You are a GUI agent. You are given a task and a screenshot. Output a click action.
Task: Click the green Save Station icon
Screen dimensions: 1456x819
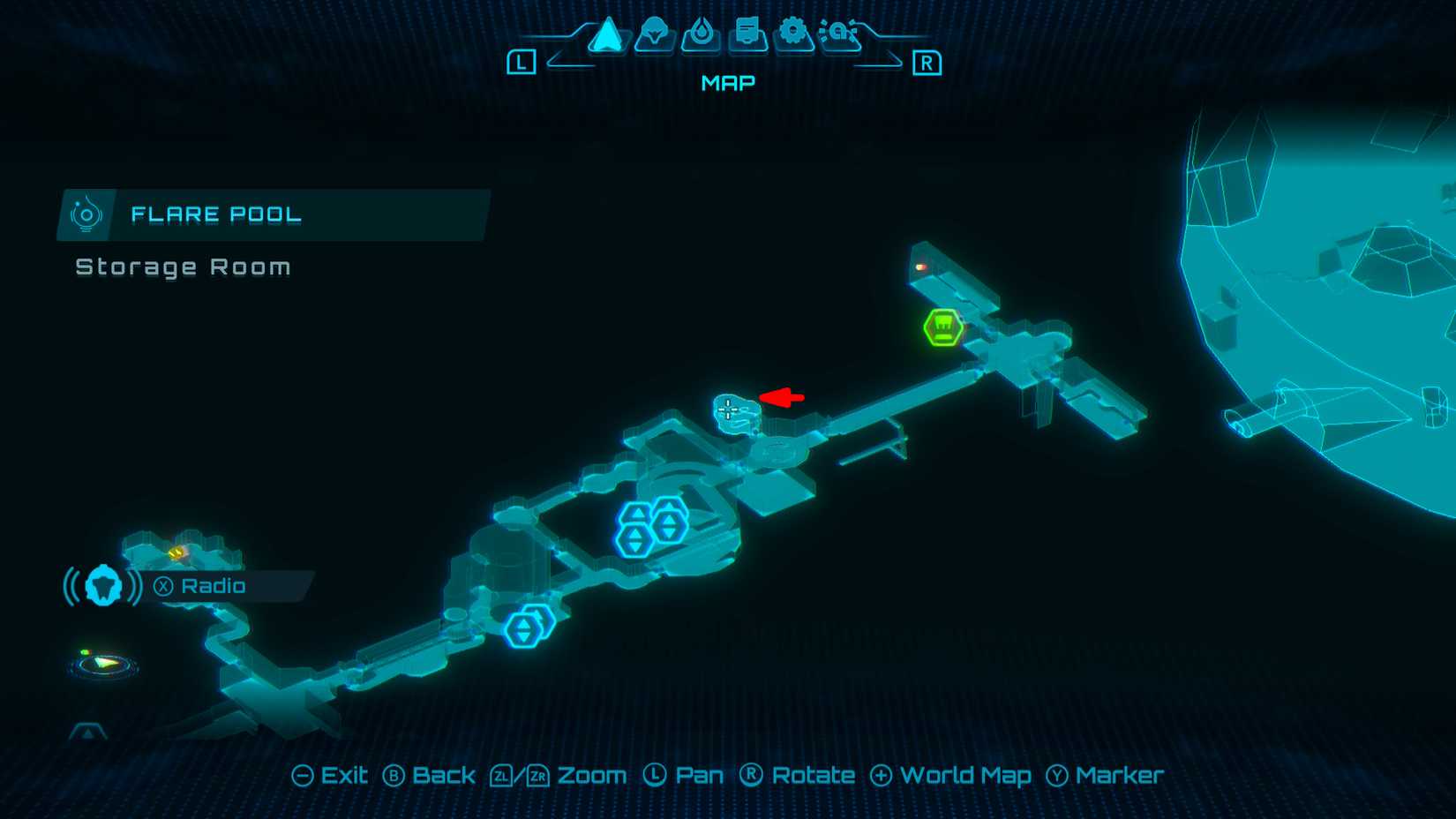click(x=942, y=327)
